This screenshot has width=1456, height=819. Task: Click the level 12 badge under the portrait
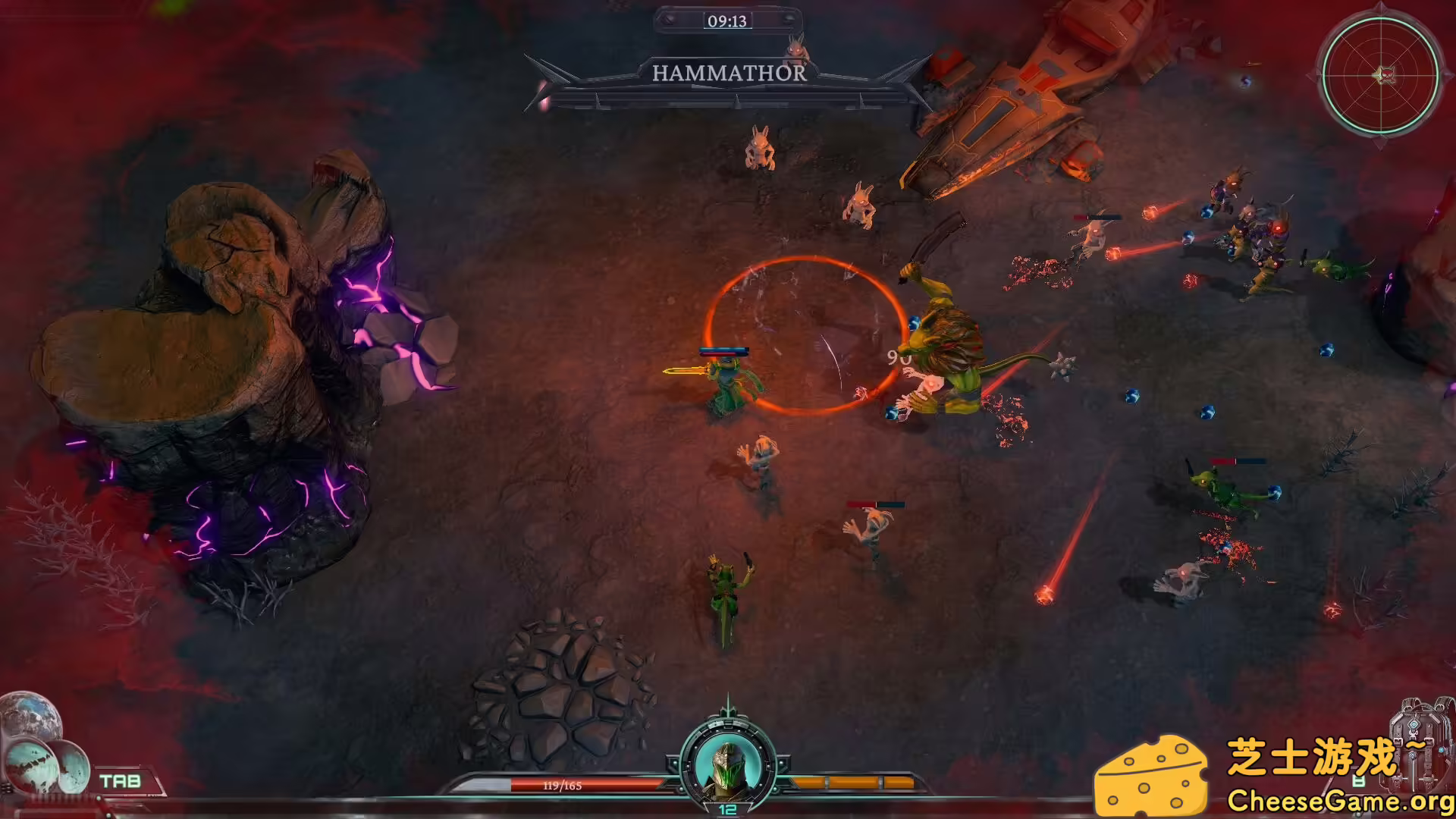pos(728,809)
